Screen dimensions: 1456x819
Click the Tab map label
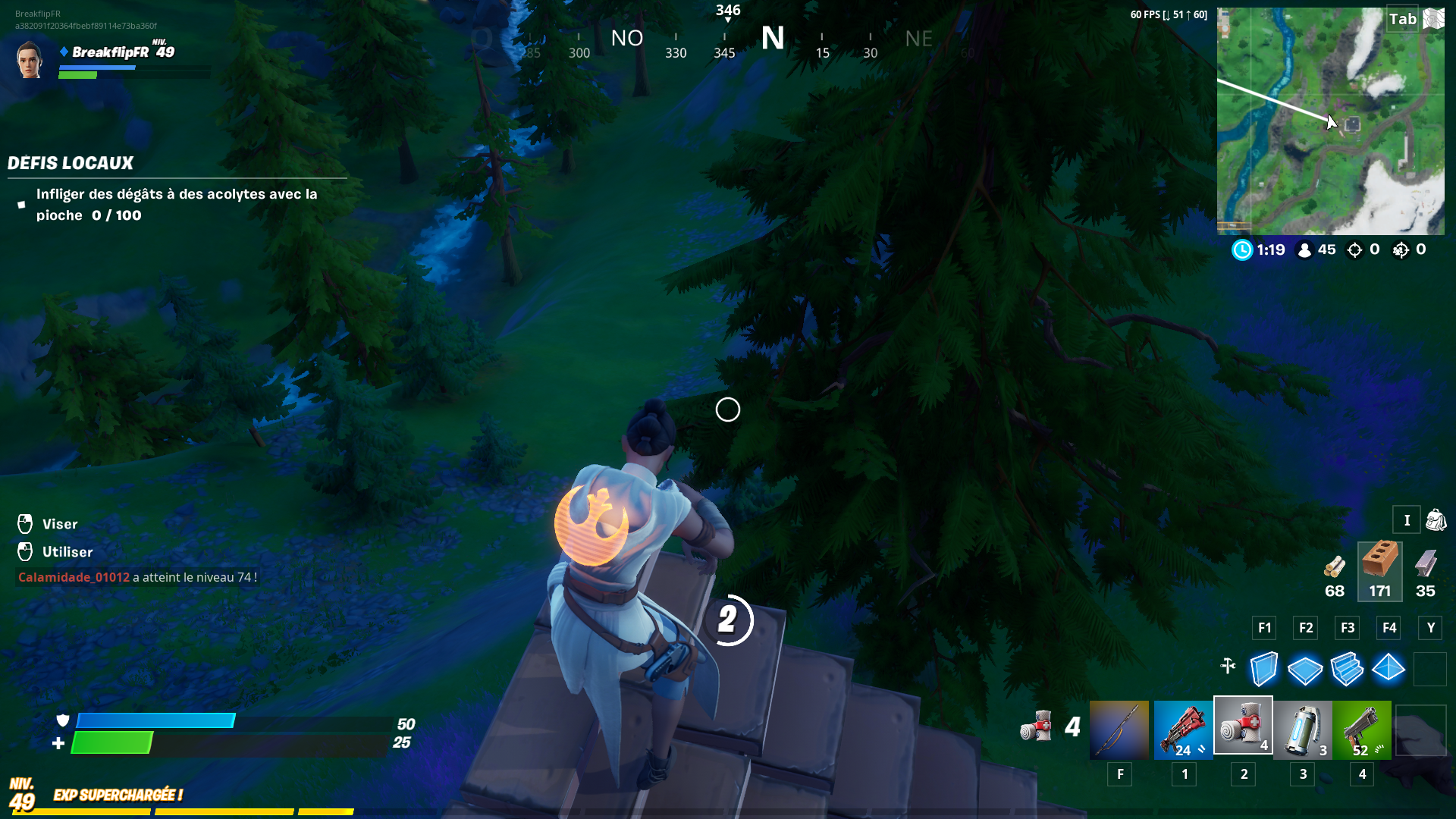[1404, 19]
